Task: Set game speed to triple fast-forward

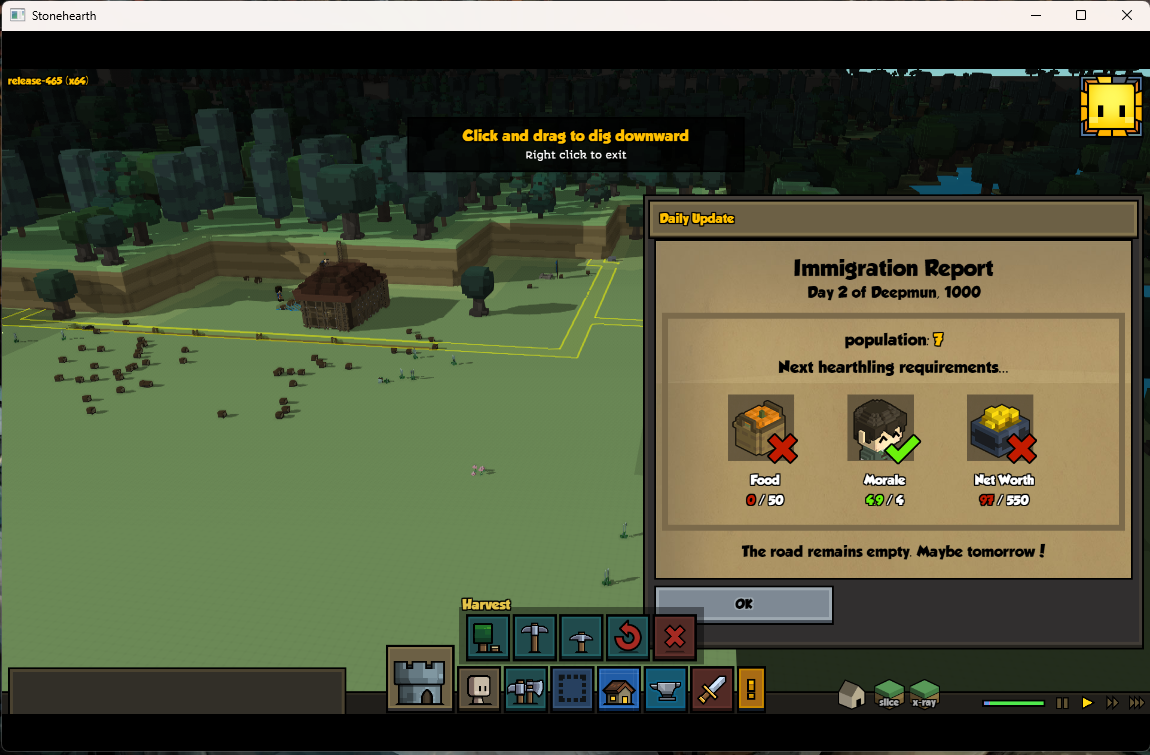Action: click(x=1136, y=703)
